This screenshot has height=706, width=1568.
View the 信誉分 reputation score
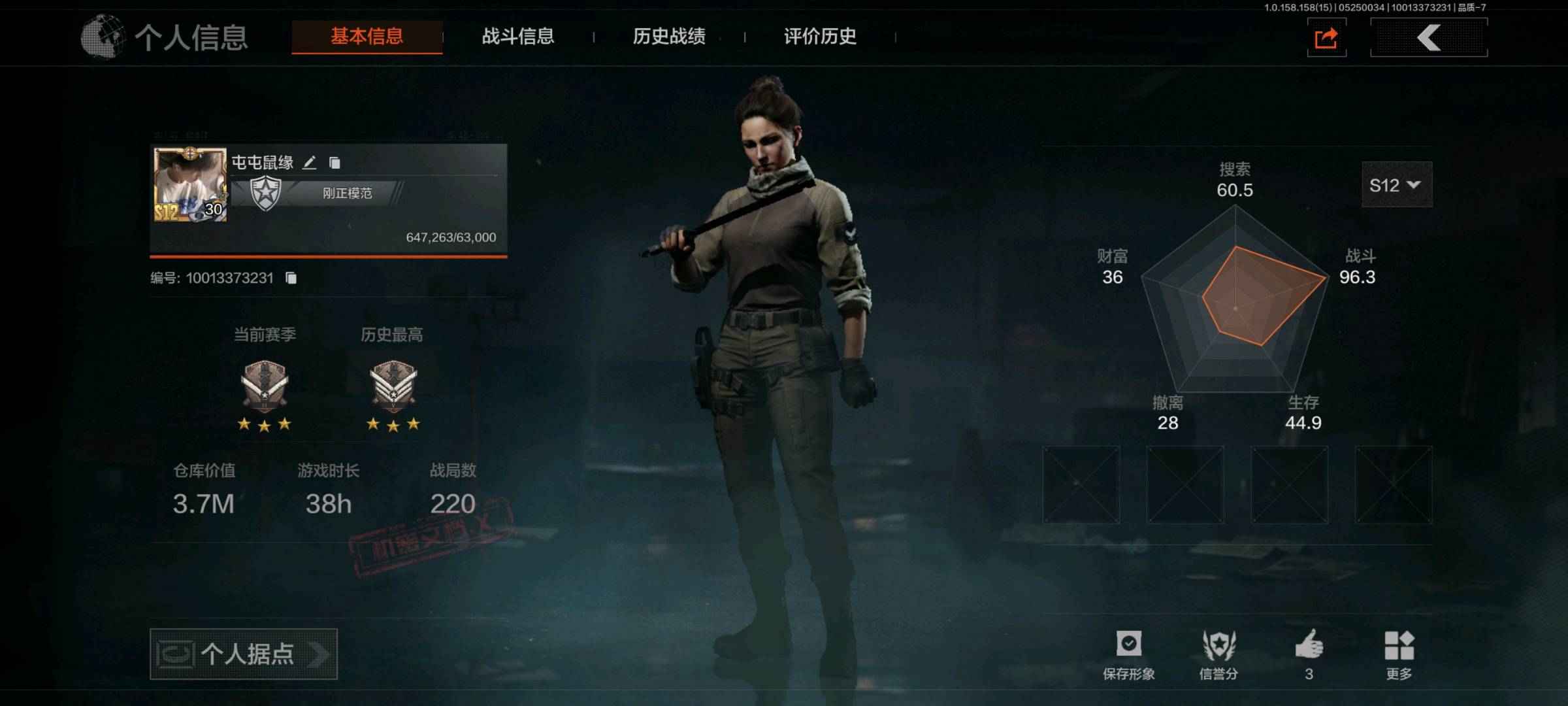pyautogui.click(x=1218, y=654)
